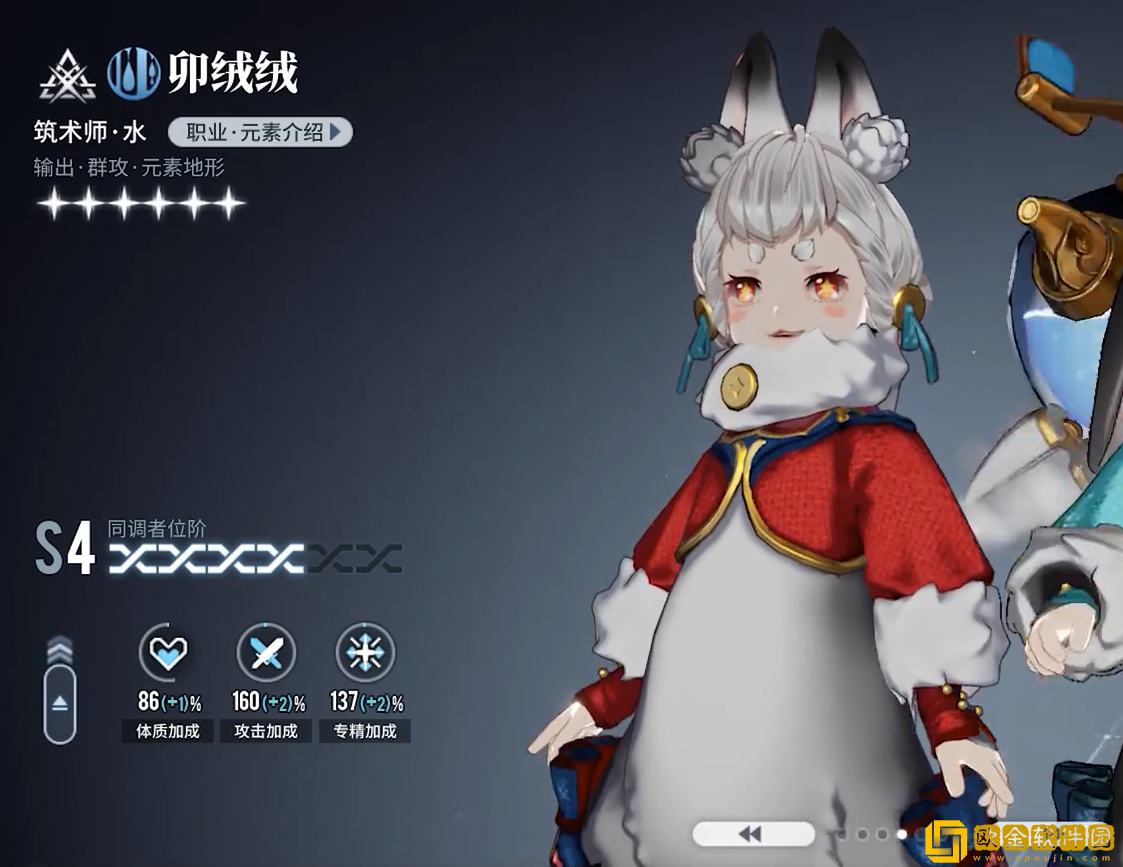
Task: Click the rewind double-arrow button
Action: point(752,834)
